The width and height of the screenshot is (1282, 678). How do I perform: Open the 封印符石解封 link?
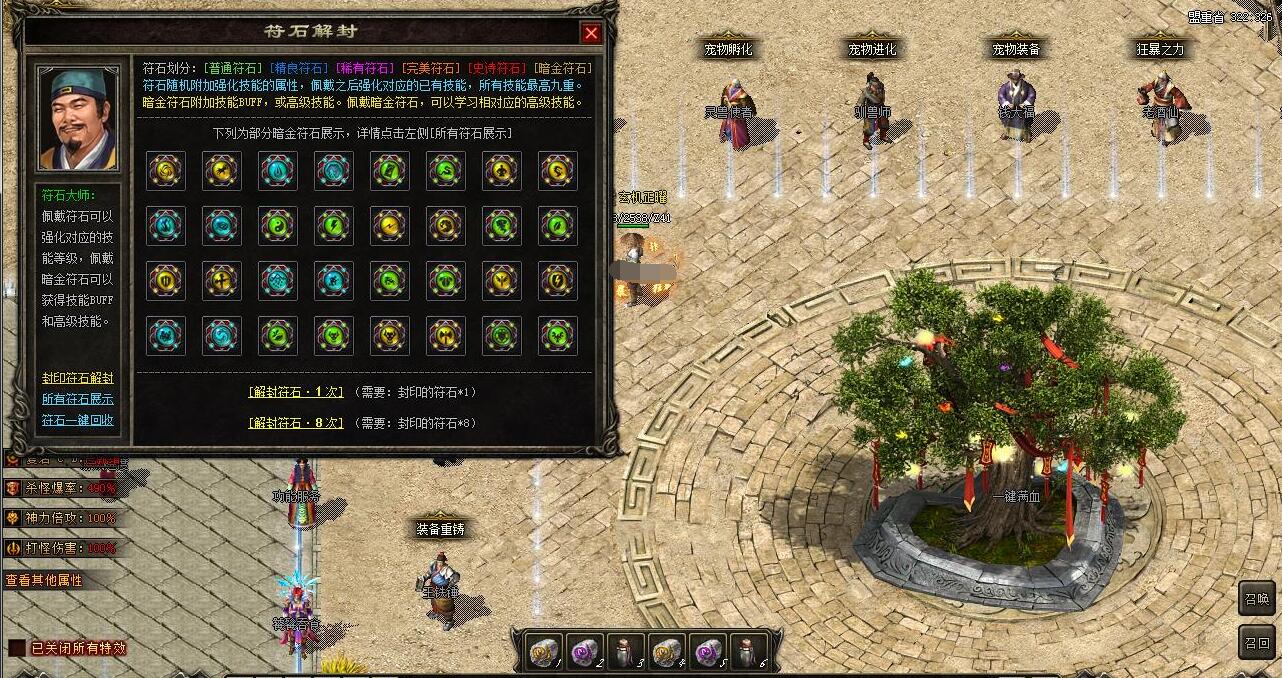(x=78, y=378)
